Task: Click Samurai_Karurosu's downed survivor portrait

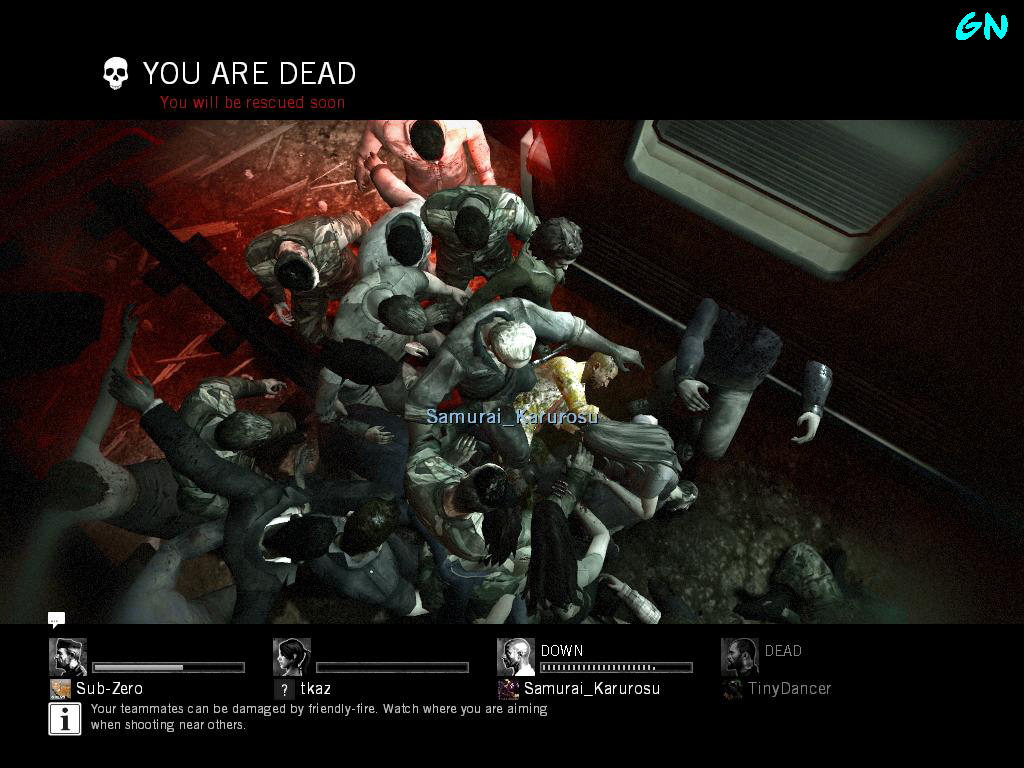Action: pyautogui.click(x=516, y=657)
